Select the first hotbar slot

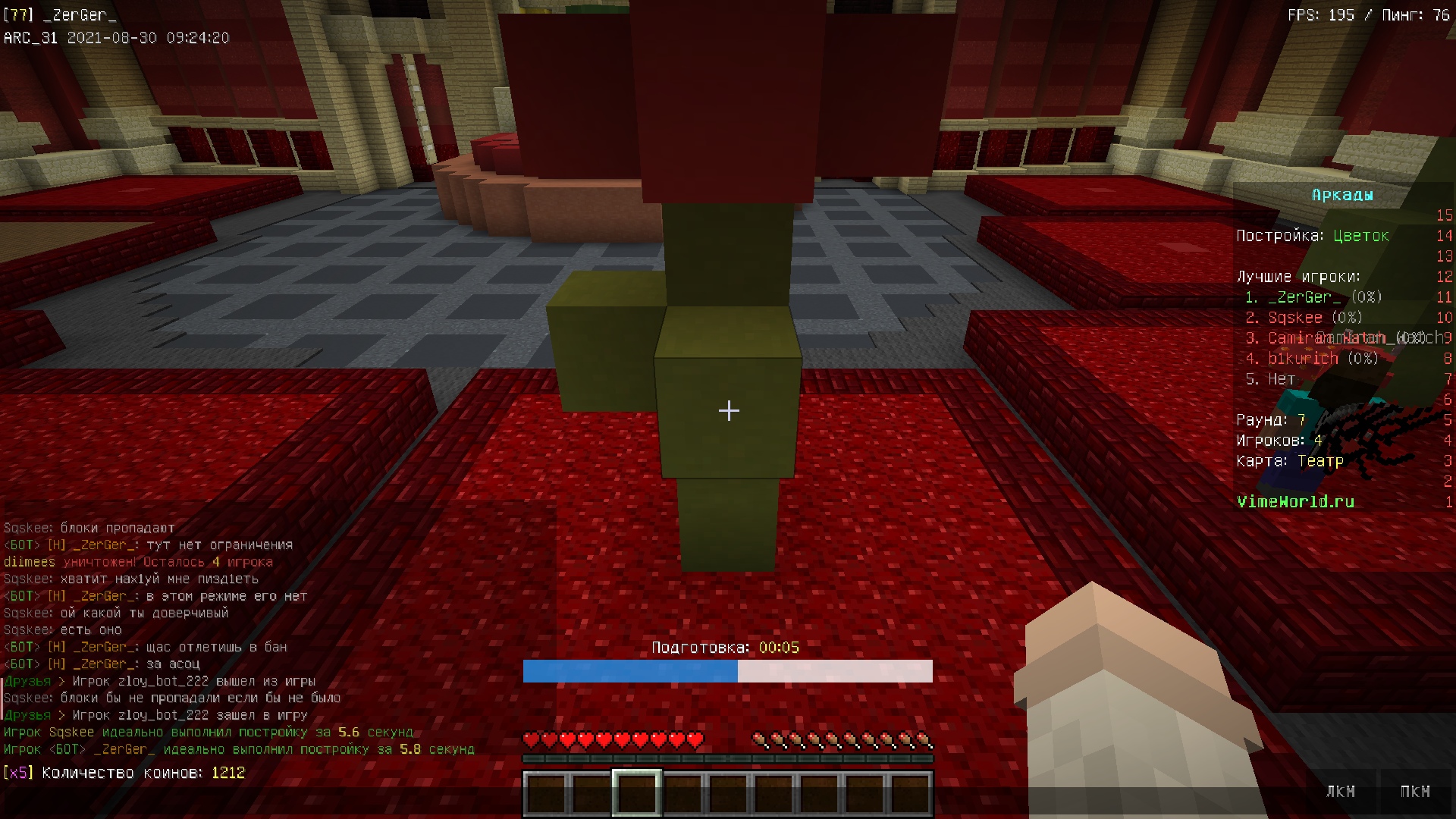(547, 792)
